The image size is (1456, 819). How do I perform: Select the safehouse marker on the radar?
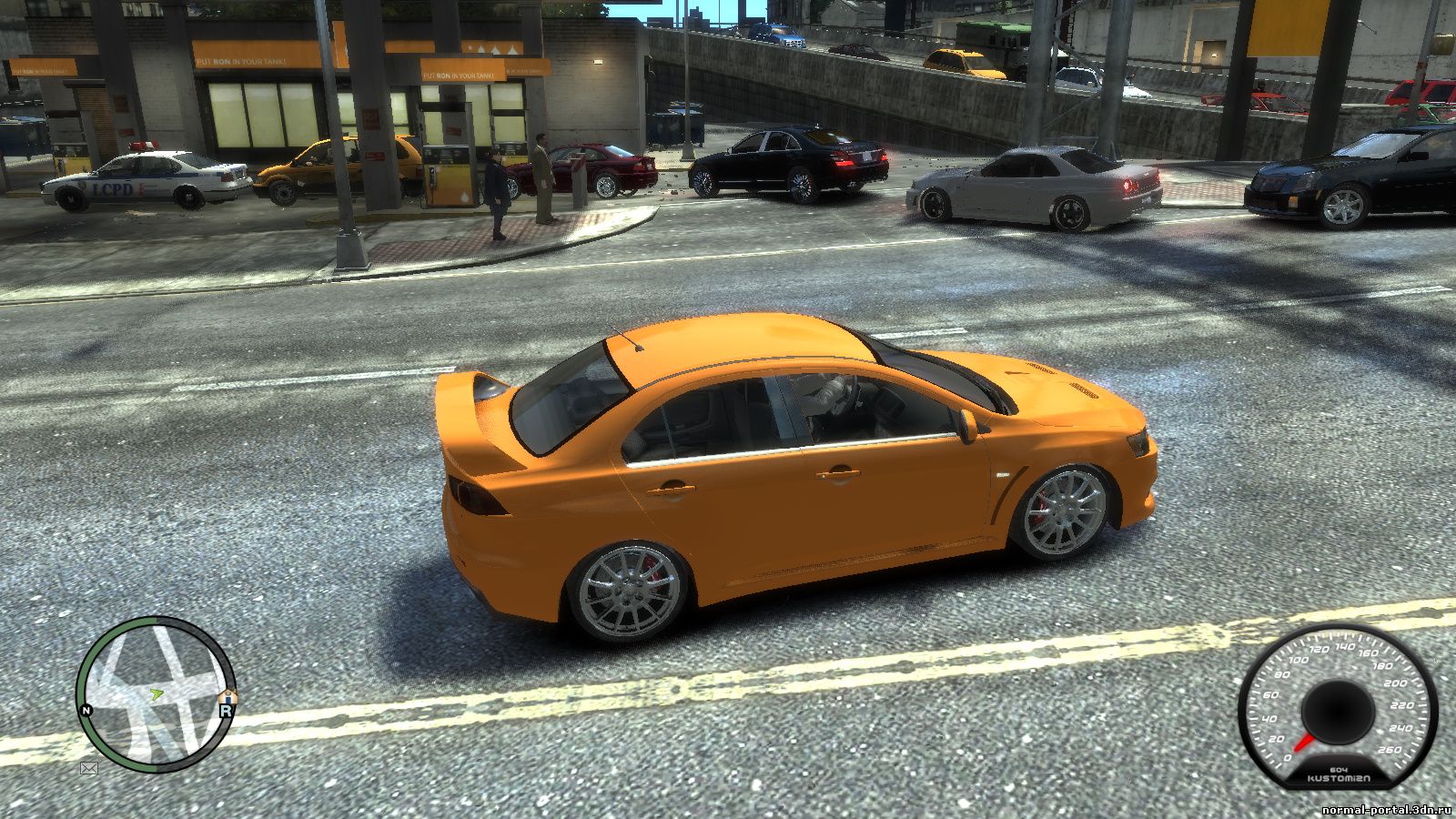point(229,696)
